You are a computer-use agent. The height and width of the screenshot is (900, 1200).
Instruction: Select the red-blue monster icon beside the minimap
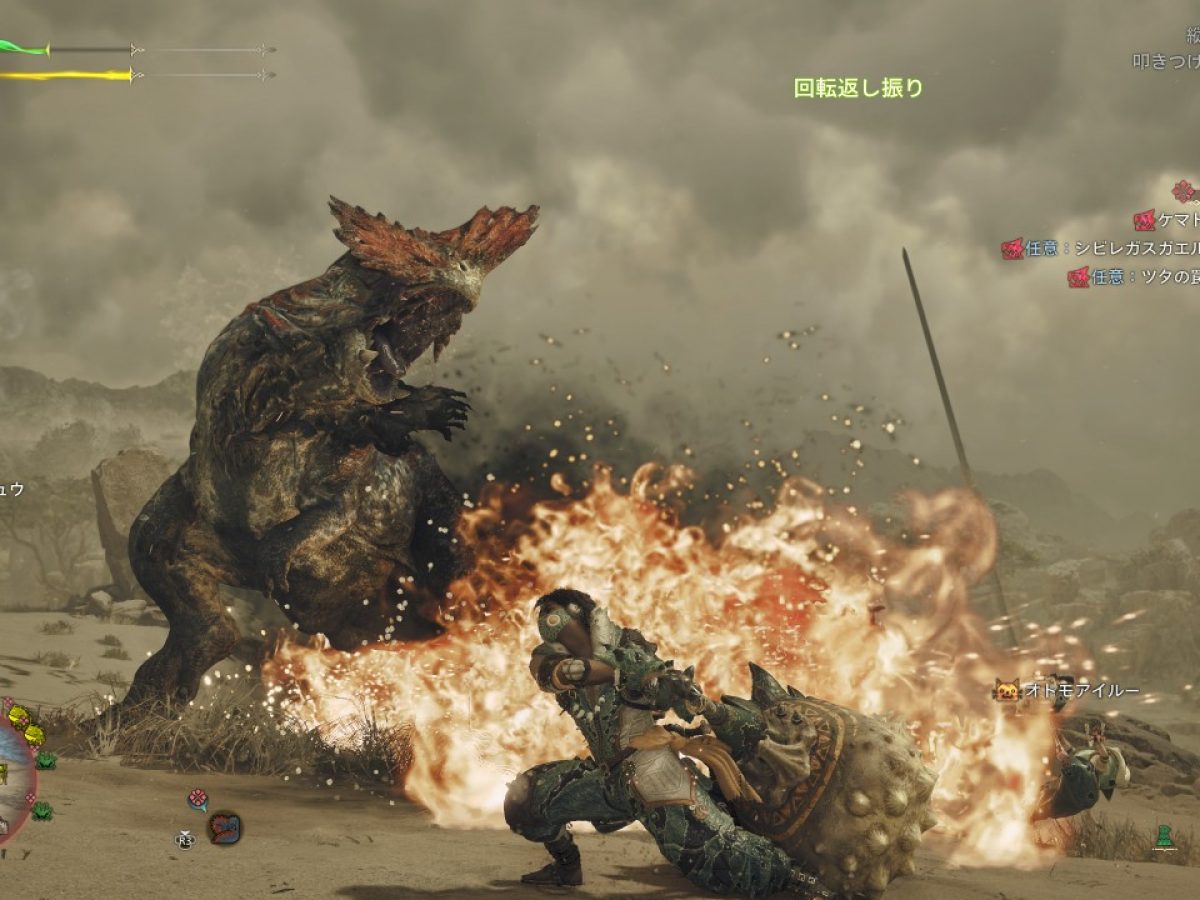(224, 827)
